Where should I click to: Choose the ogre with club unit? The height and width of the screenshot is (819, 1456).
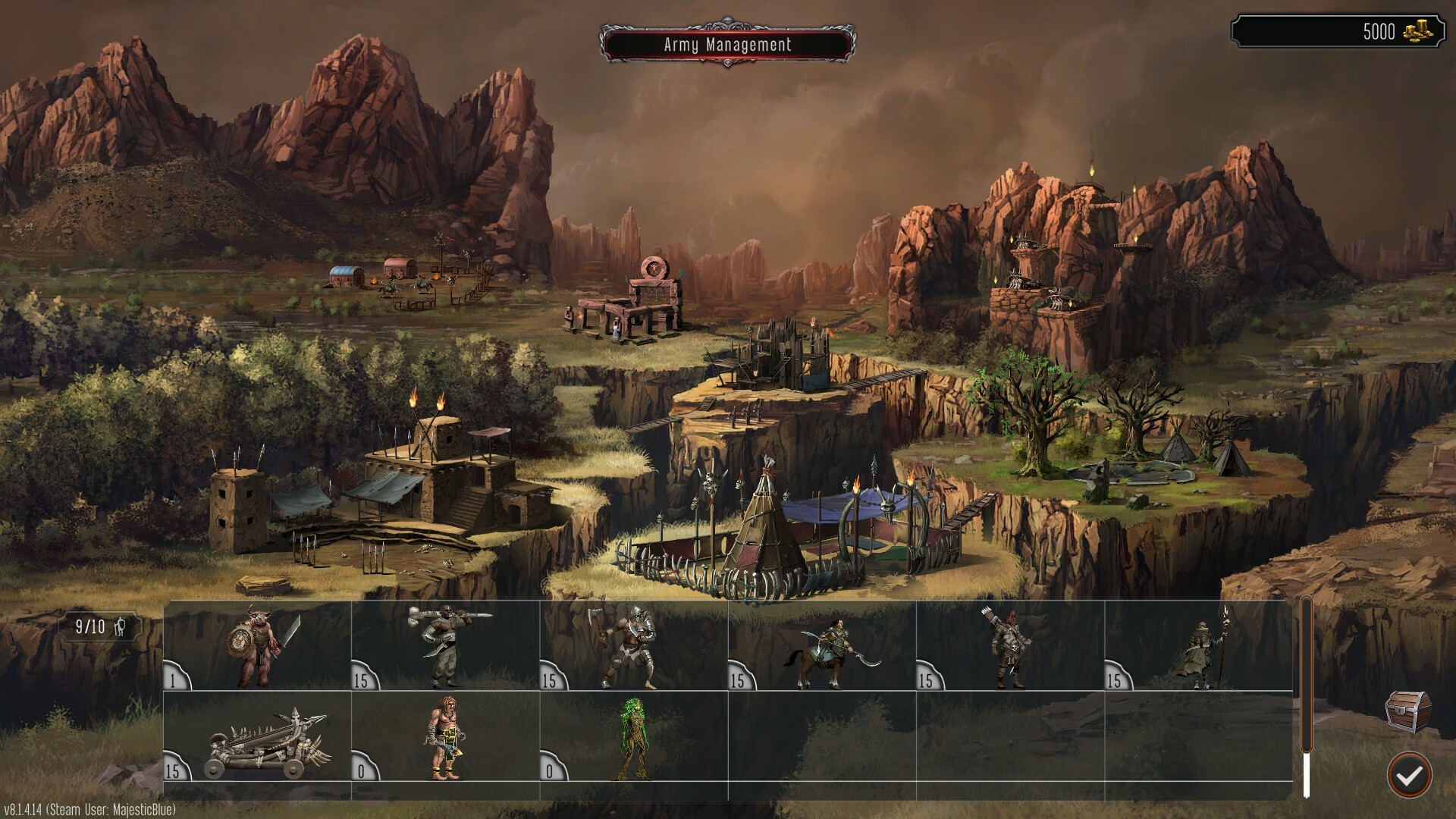pos(446,646)
